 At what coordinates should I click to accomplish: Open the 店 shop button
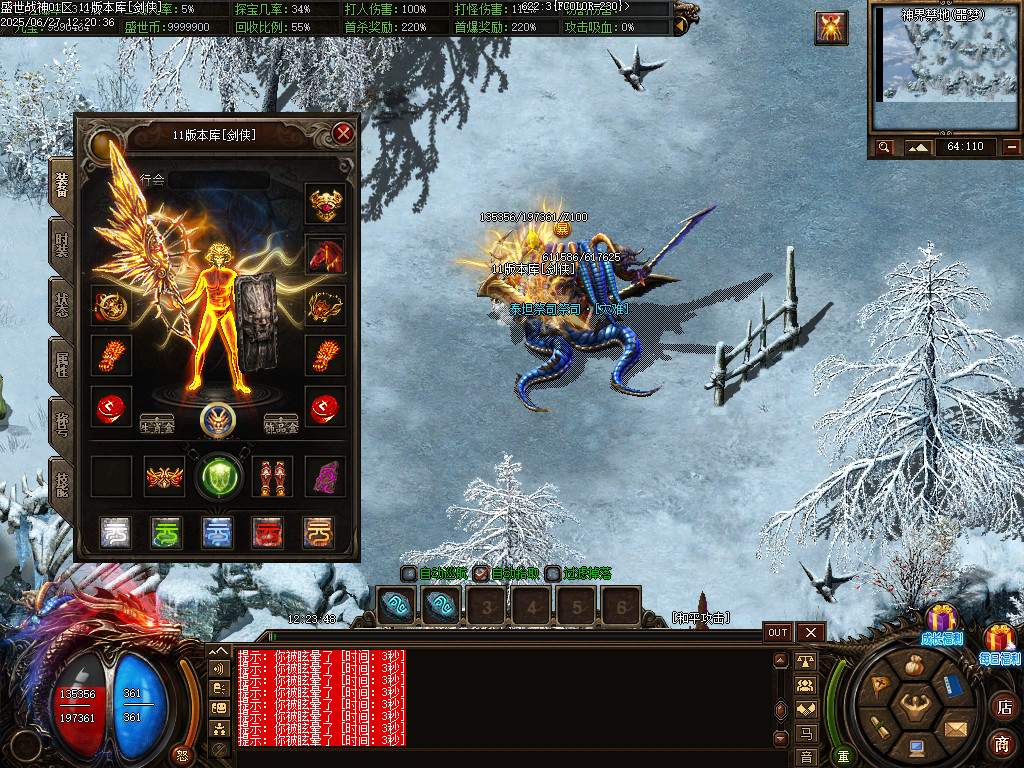(x=1002, y=707)
